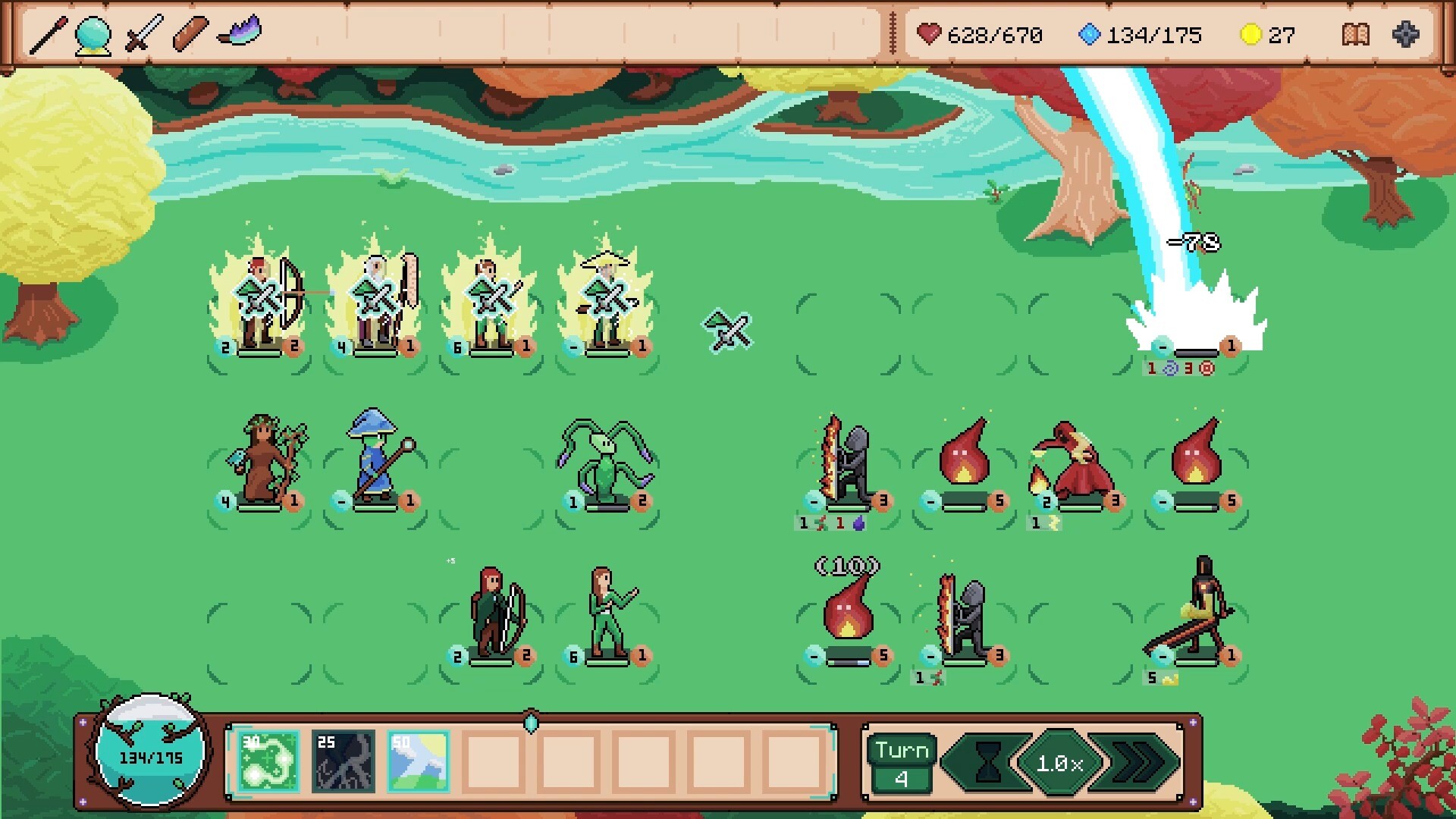Select the wooden club toolbar icon
This screenshot has width=1456, height=819.
click(190, 34)
